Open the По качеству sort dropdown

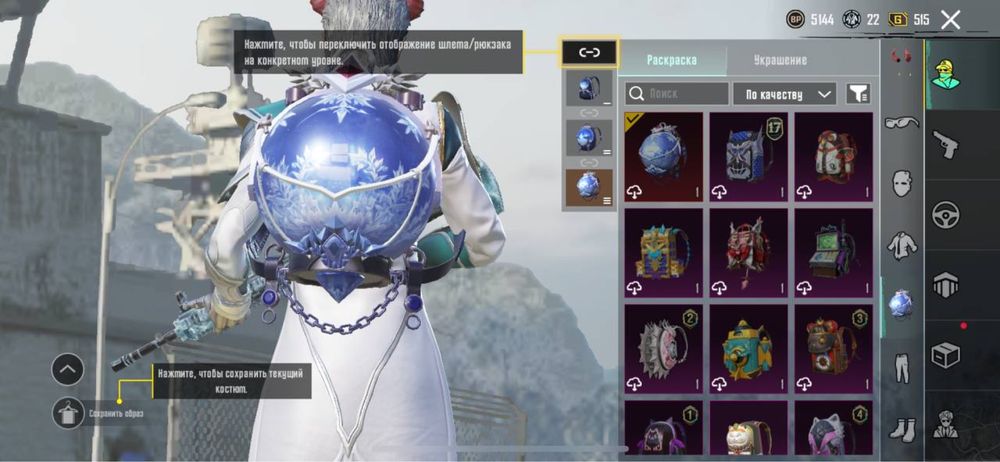tap(784, 94)
